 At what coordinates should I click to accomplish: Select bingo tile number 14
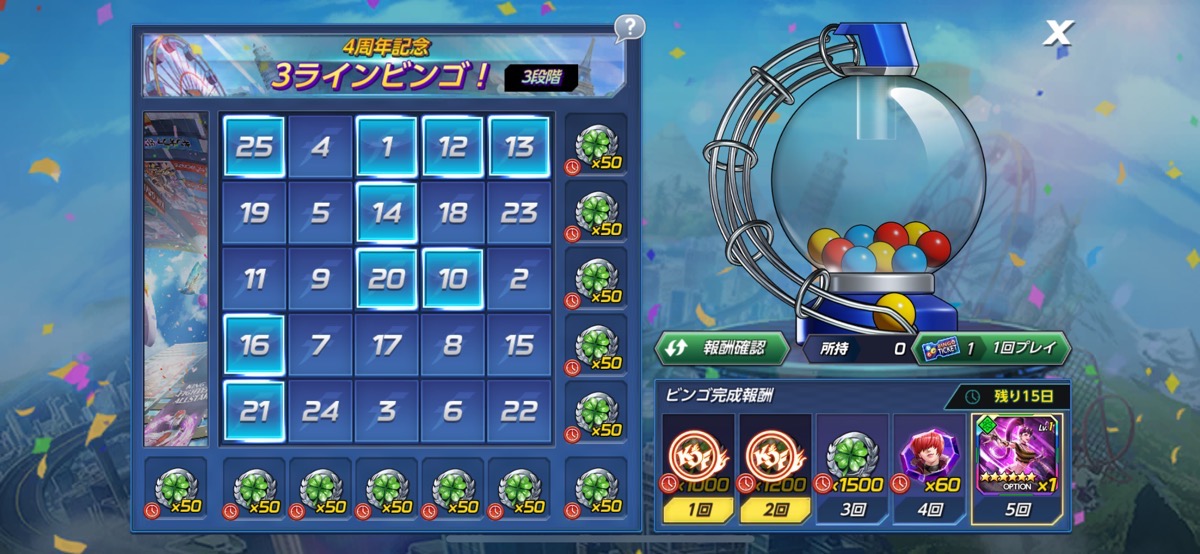coord(387,213)
